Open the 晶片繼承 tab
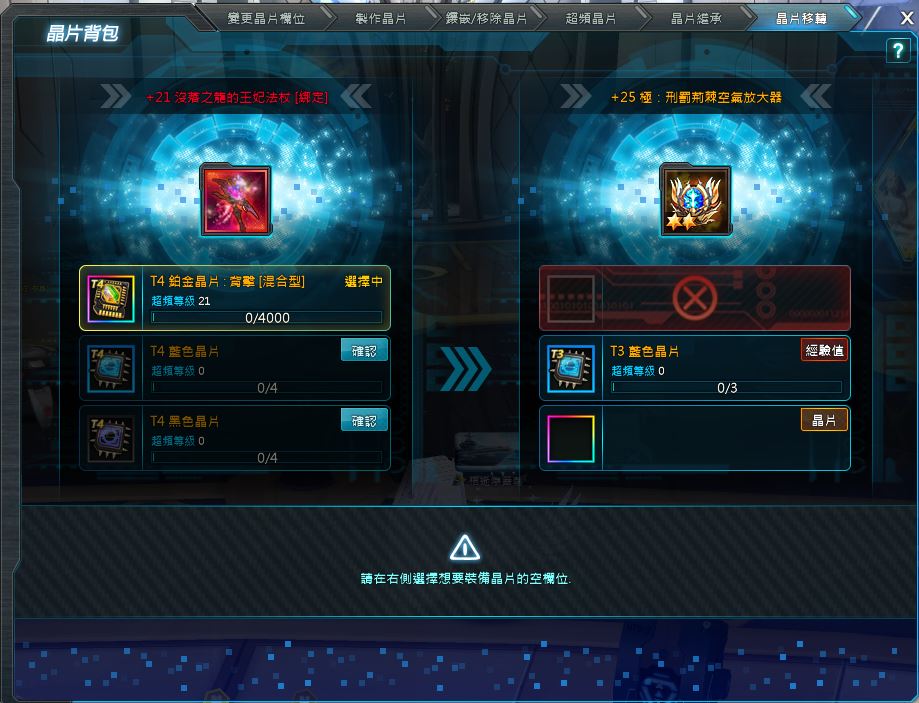The height and width of the screenshot is (703, 919). [x=695, y=18]
